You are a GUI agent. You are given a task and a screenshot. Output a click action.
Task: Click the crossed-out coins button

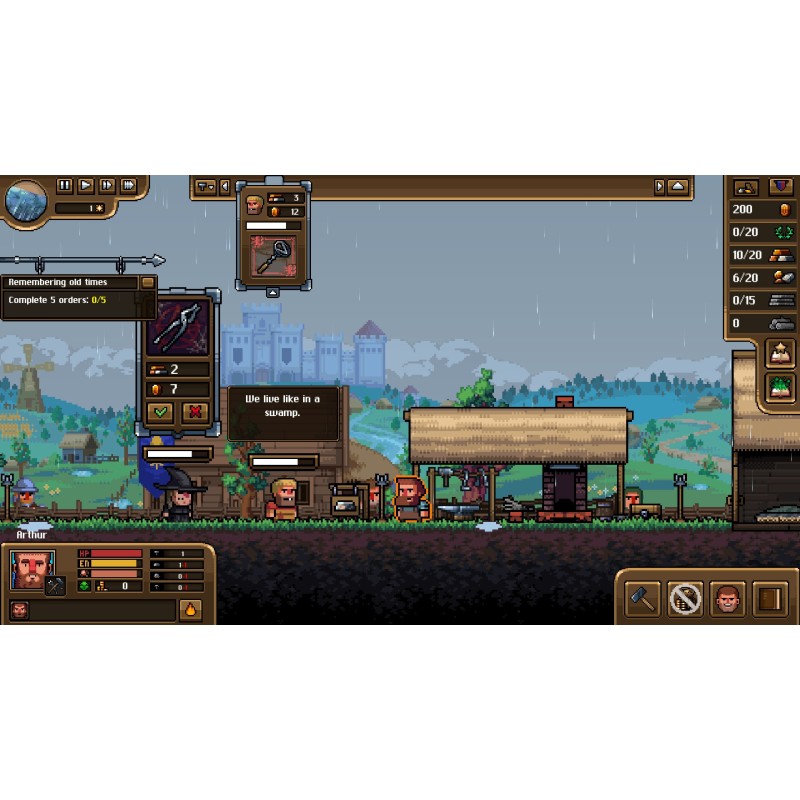pos(685,598)
